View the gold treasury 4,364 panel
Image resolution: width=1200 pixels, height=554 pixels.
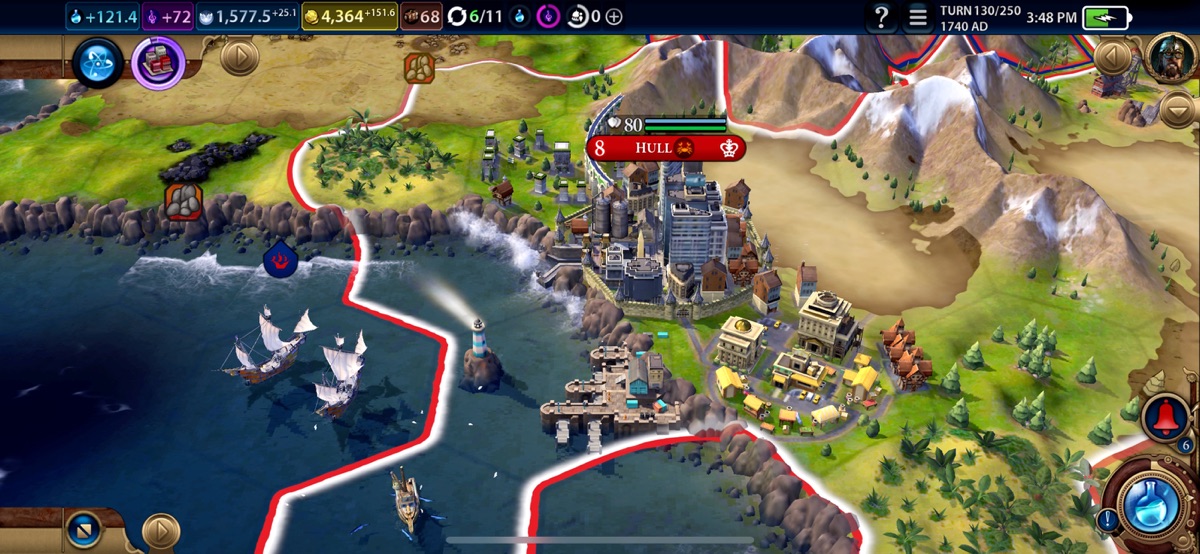(x=349, y=16)
